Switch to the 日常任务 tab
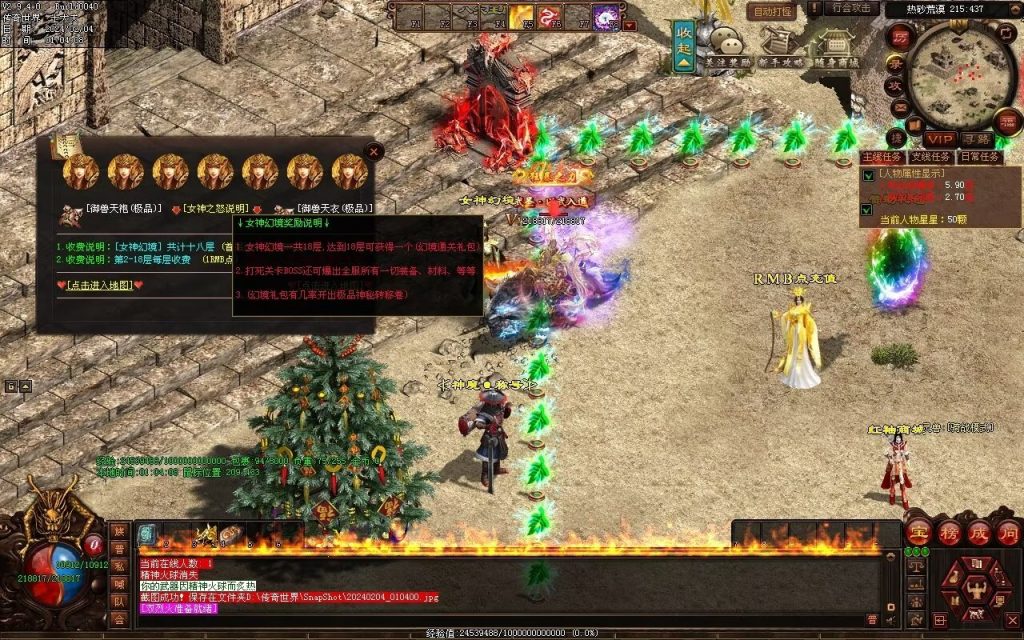Screen dimensions: 1024x640 pos(979,157)
